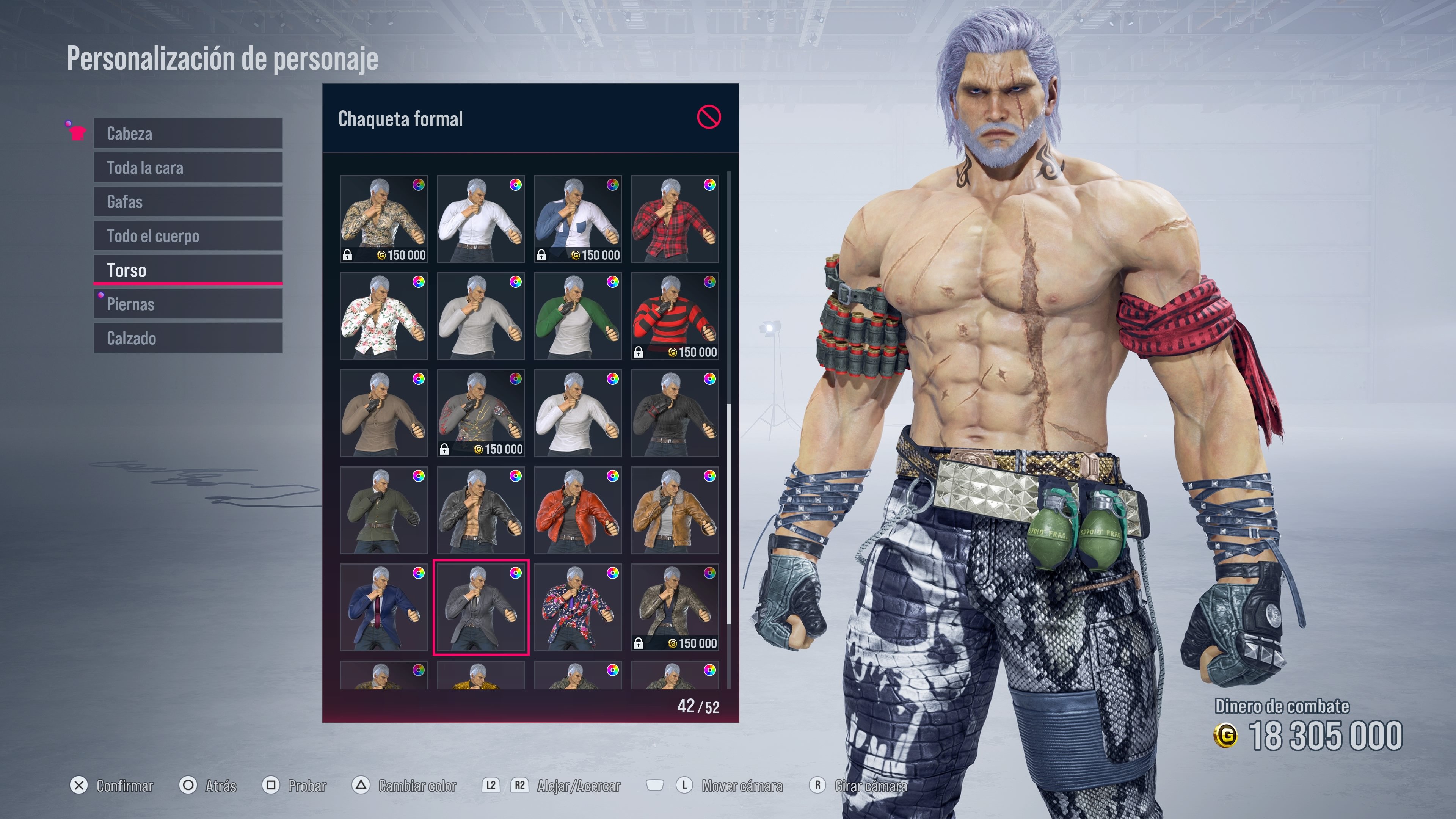
Task: Click the triangle icon for Cambiar color
Action: 360,786
